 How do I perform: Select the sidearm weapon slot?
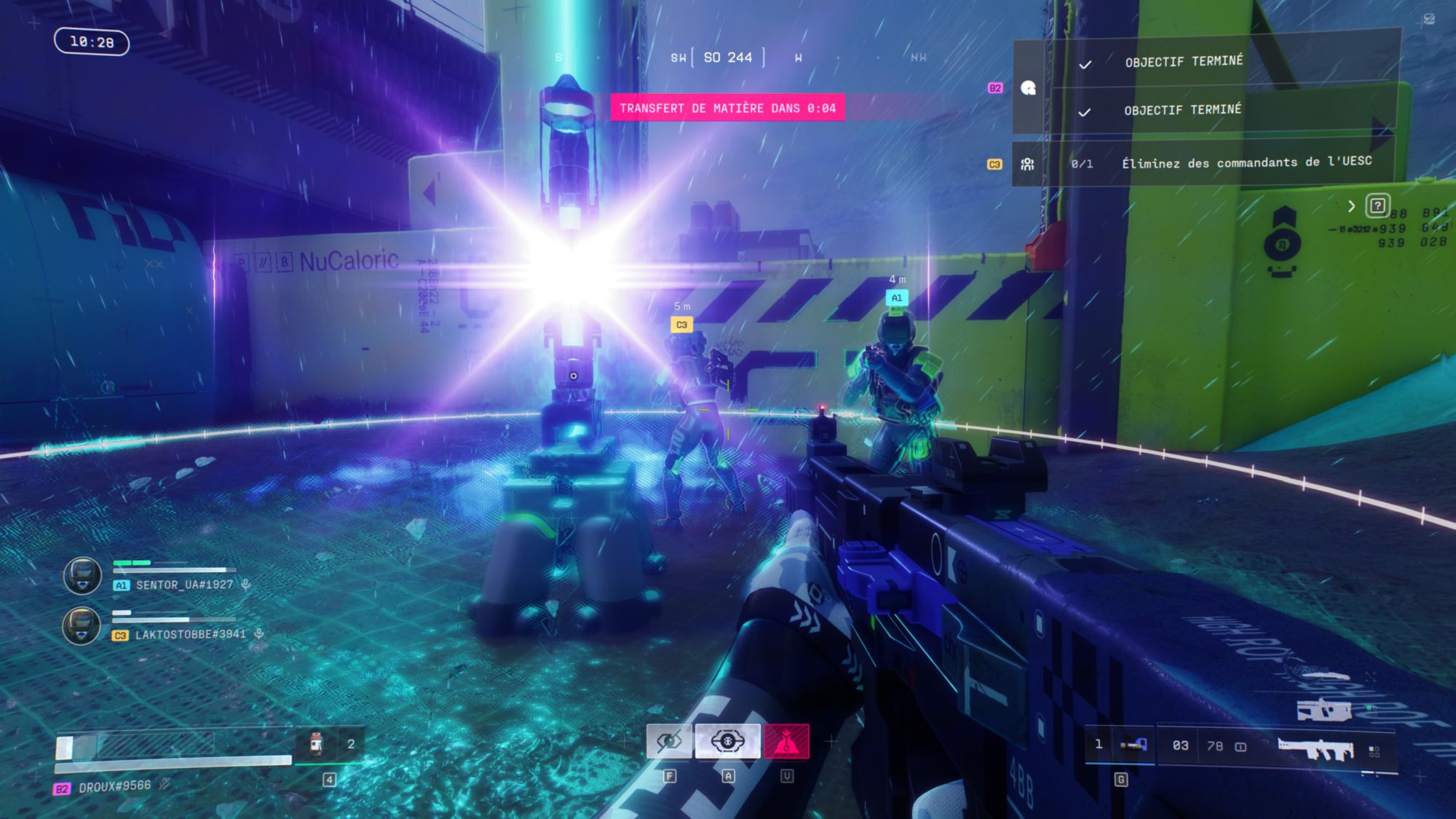[x=1133, y=745]
